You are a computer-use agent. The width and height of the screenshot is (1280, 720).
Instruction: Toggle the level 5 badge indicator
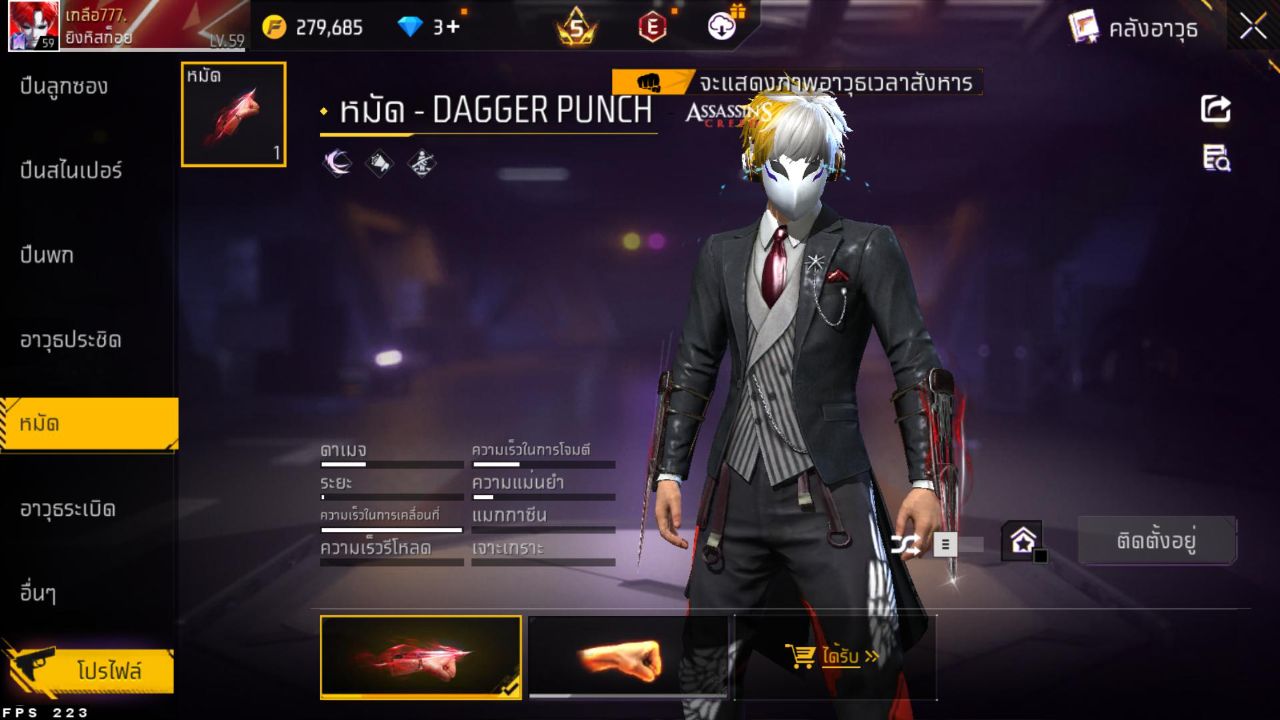pos(572,27)
